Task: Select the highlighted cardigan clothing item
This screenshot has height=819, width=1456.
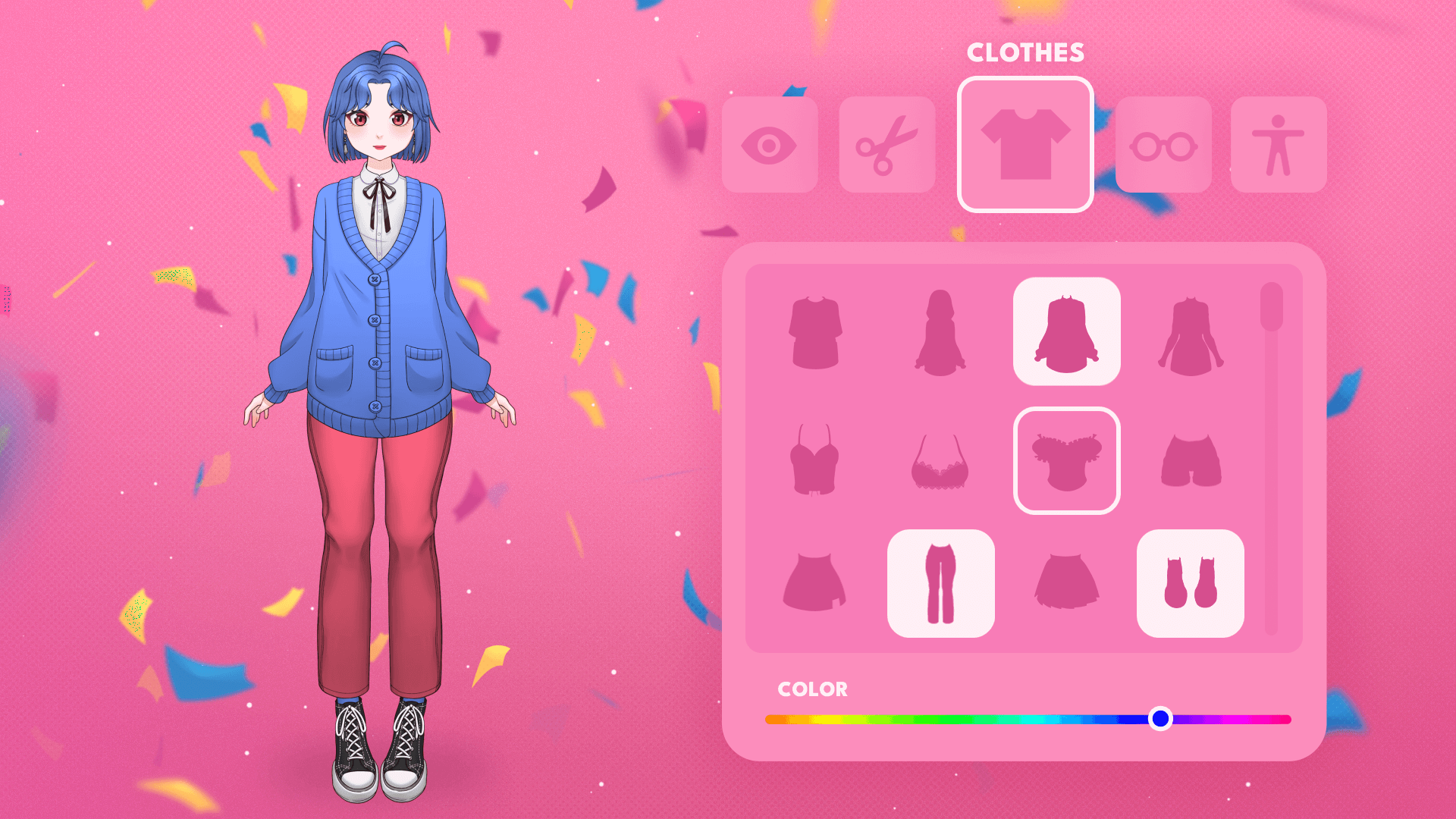Action: point(1066,332)
